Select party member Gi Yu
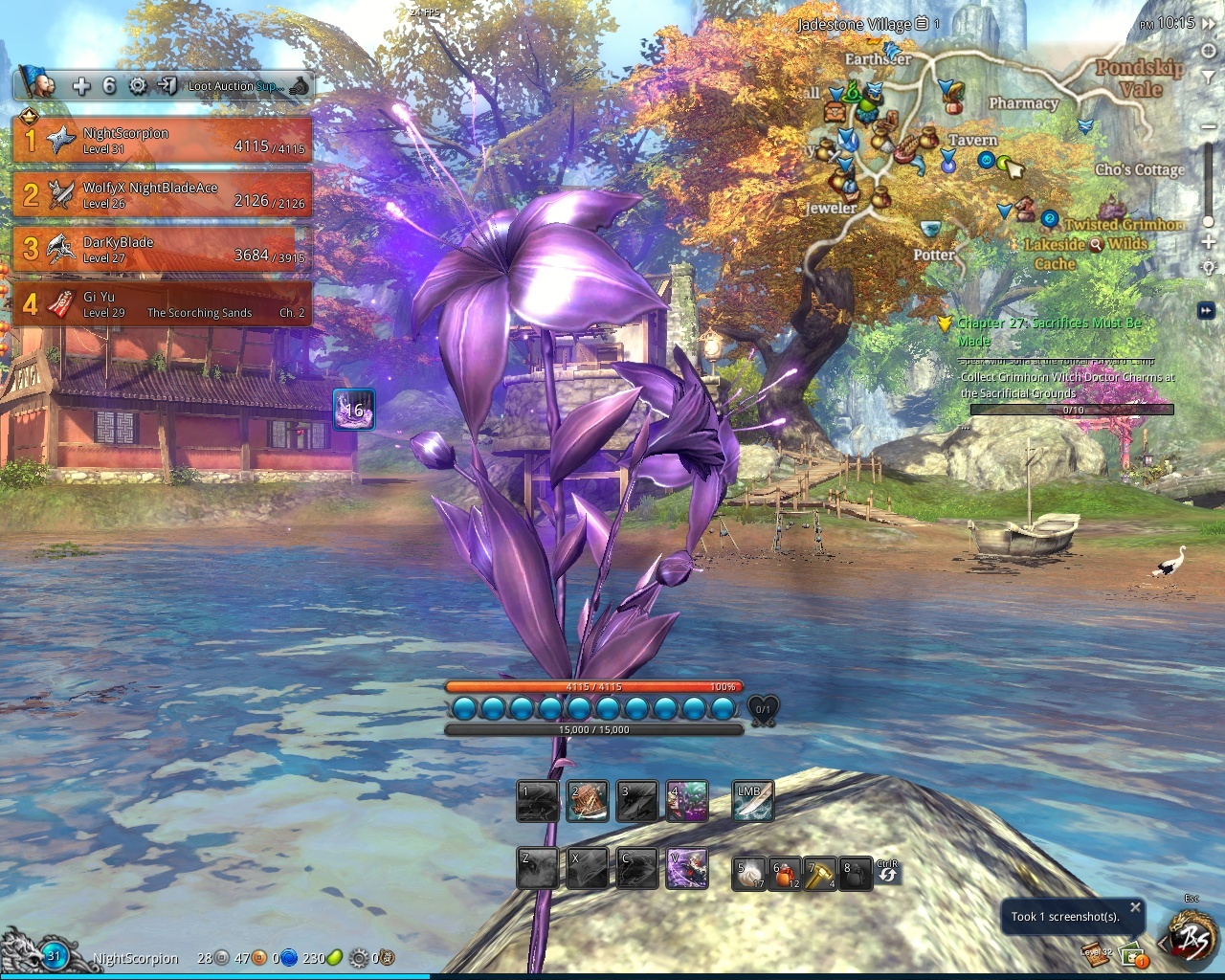Viewport: 1225px width, 980px height. coord(163,304)
